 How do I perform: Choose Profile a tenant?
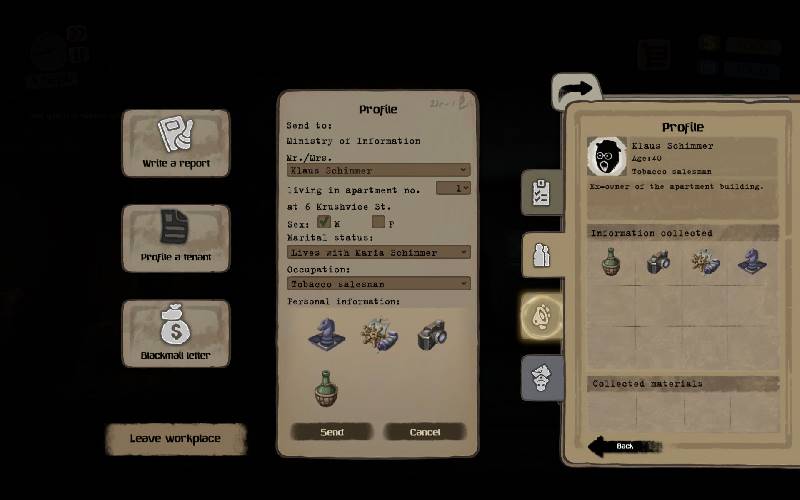tap(176, 238)
